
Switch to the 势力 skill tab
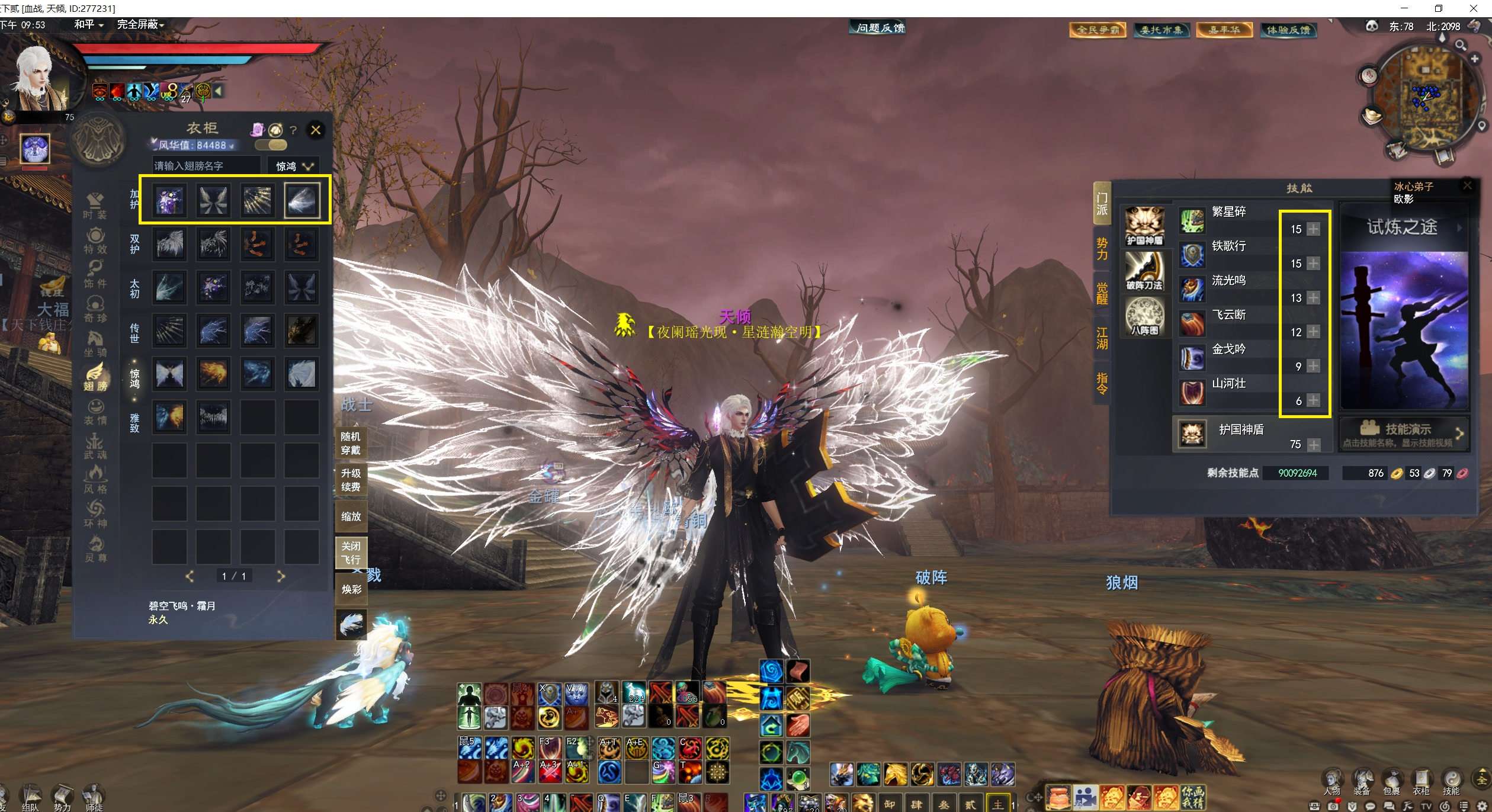point(1101,249)
